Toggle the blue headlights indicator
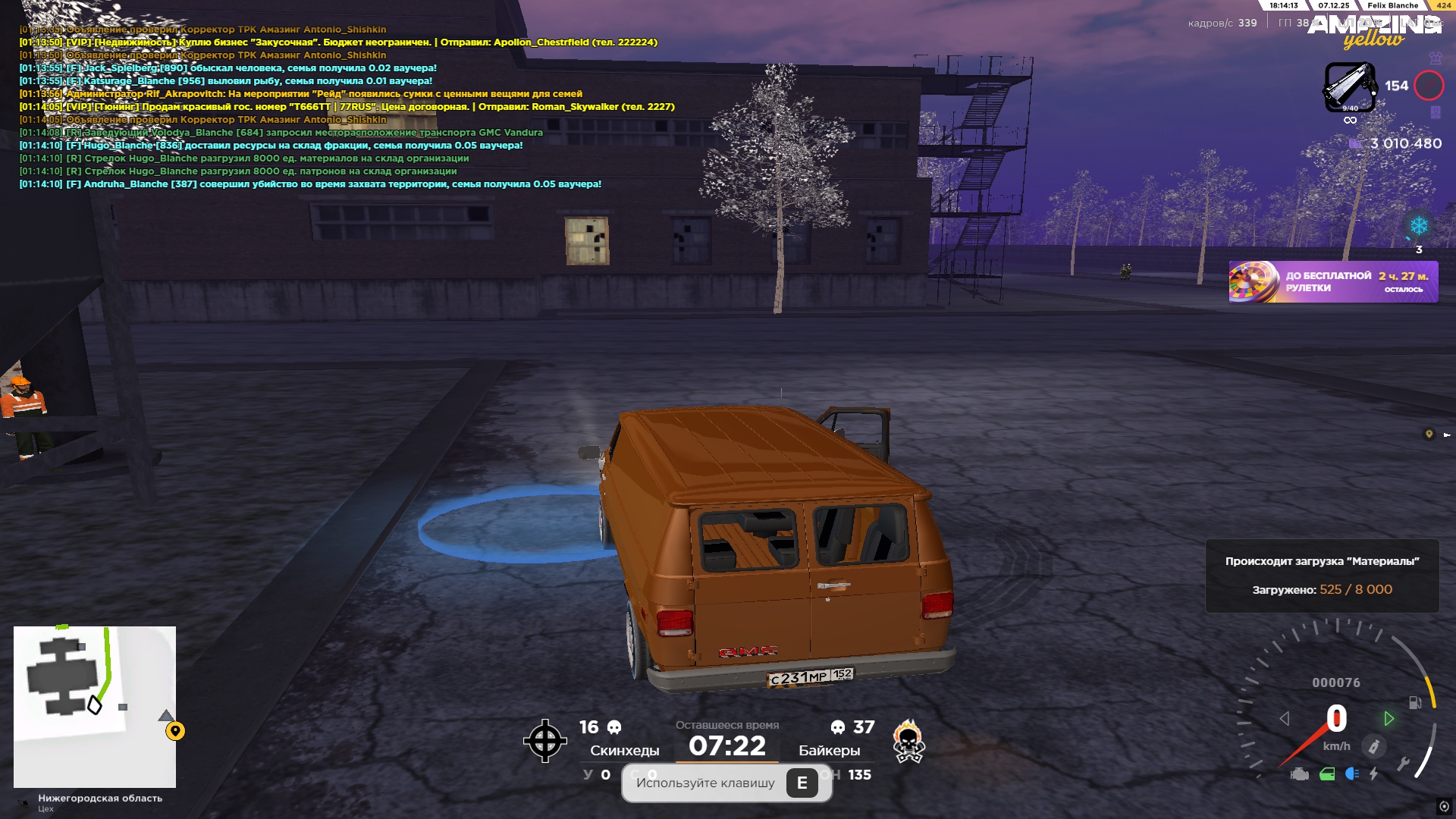 (1351, 774)
